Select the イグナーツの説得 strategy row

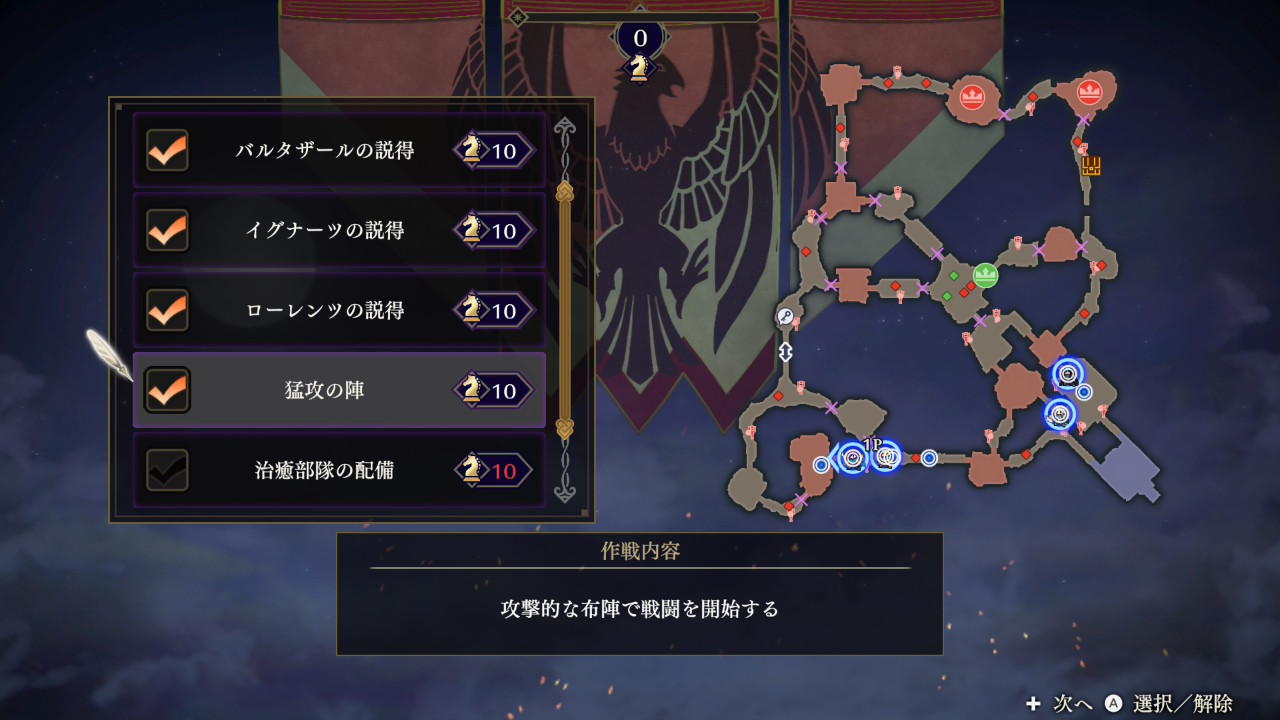click(x=339, y=231)
